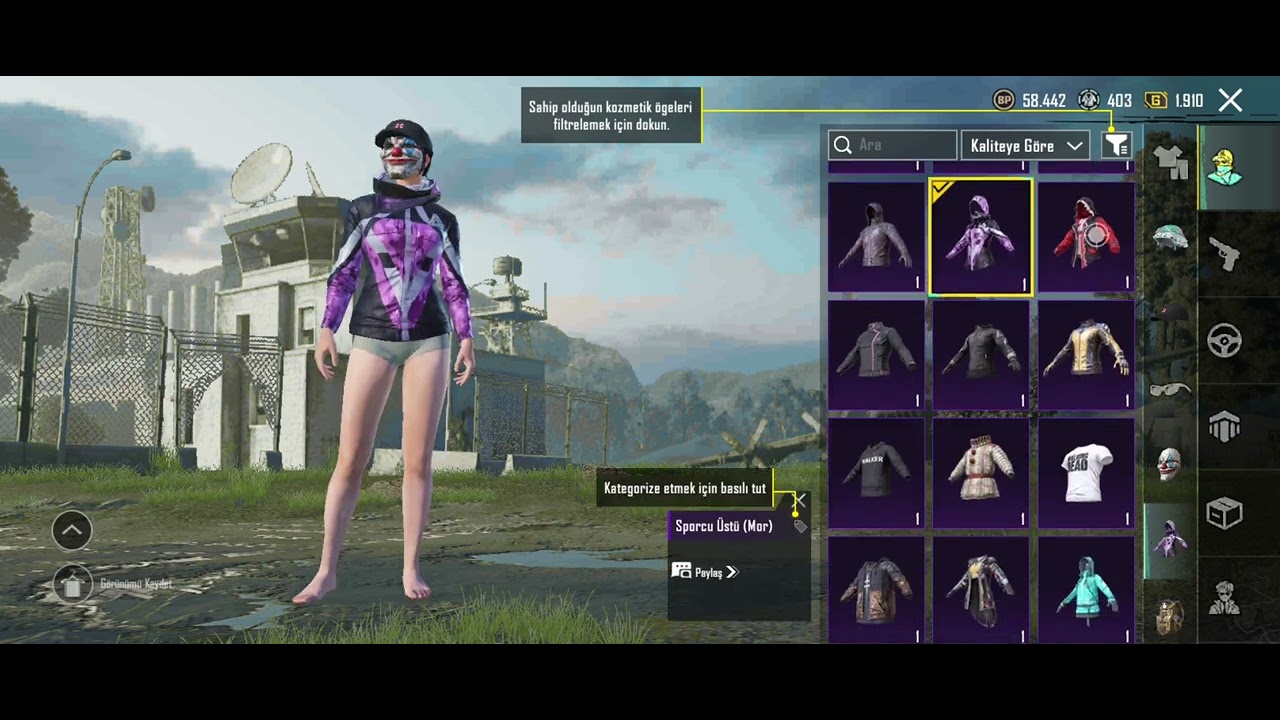Pick the white T-shirt with black print
This screenshot has height=720, width=1280.
[x=1086, y=472]
